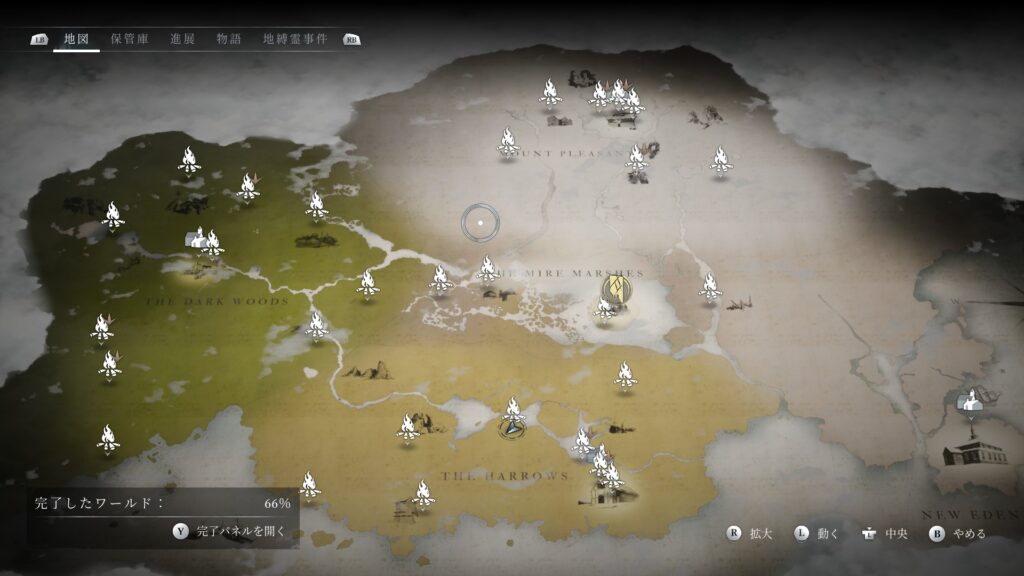Select the golden quest marker on the map
The width and height of the screenshot is (1024, 576).
(616, 291)
